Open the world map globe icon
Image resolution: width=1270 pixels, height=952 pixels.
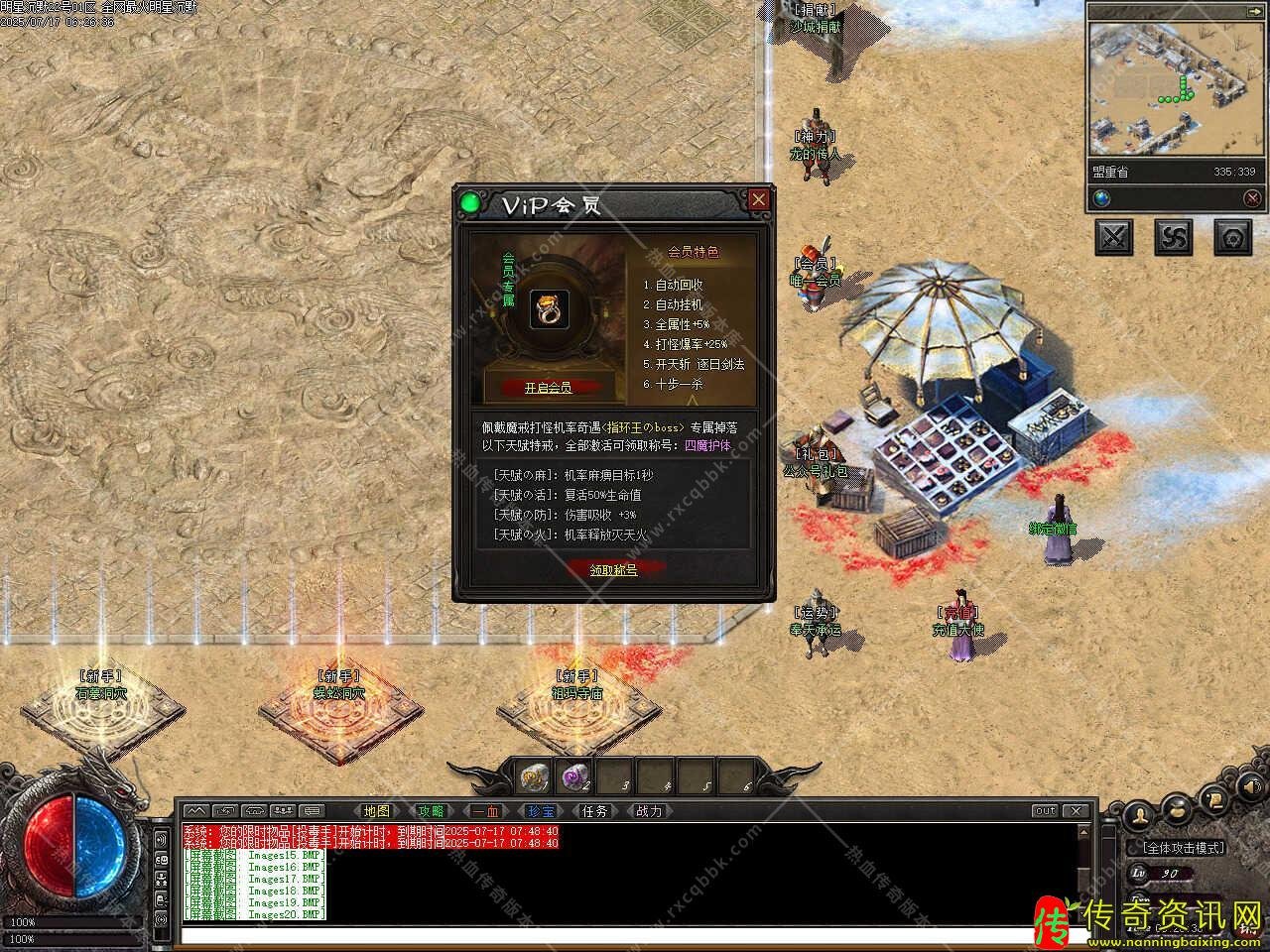tap(1102, 198)
